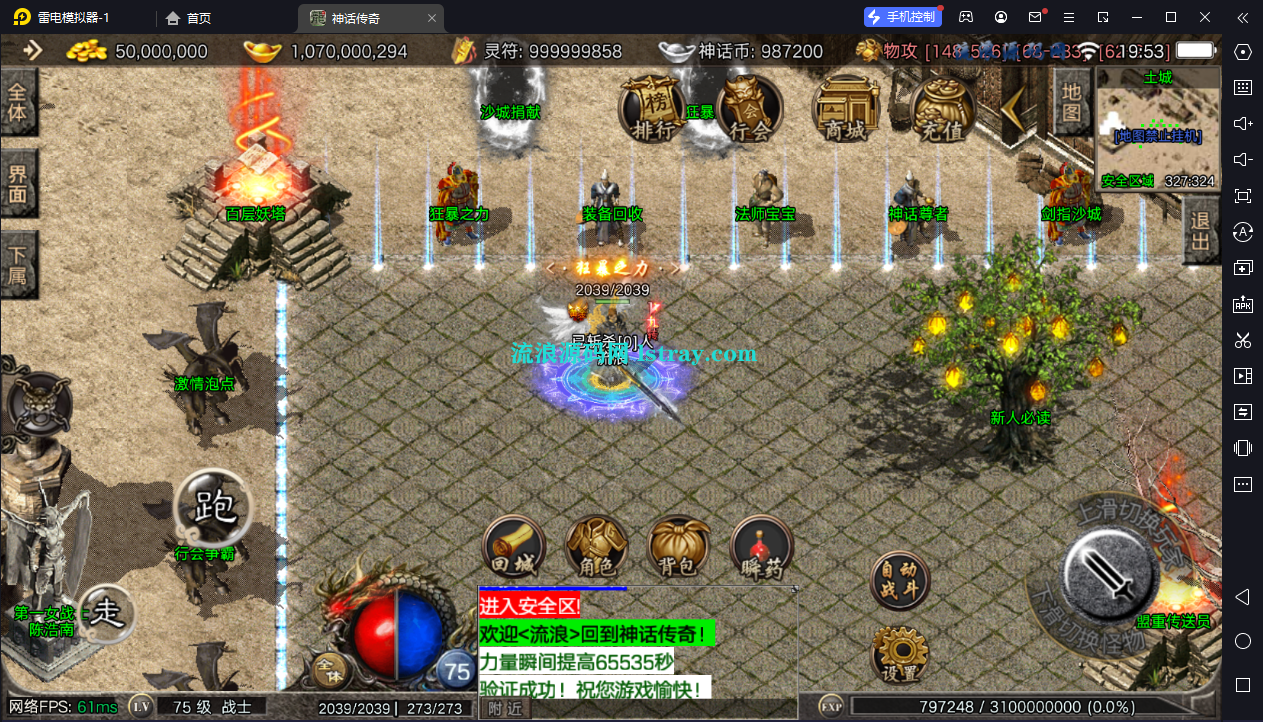Open the 角色 character sheet
1263x722 pixels.
click(597, 548)
